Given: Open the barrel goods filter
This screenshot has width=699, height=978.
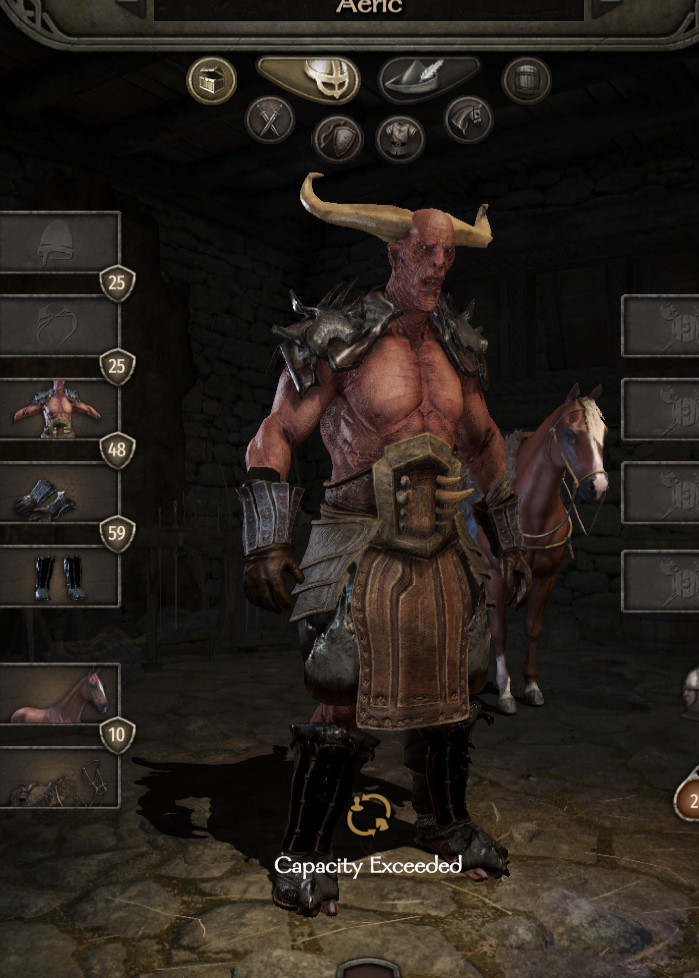Looking at the screenshot, I should coord(526,80).
